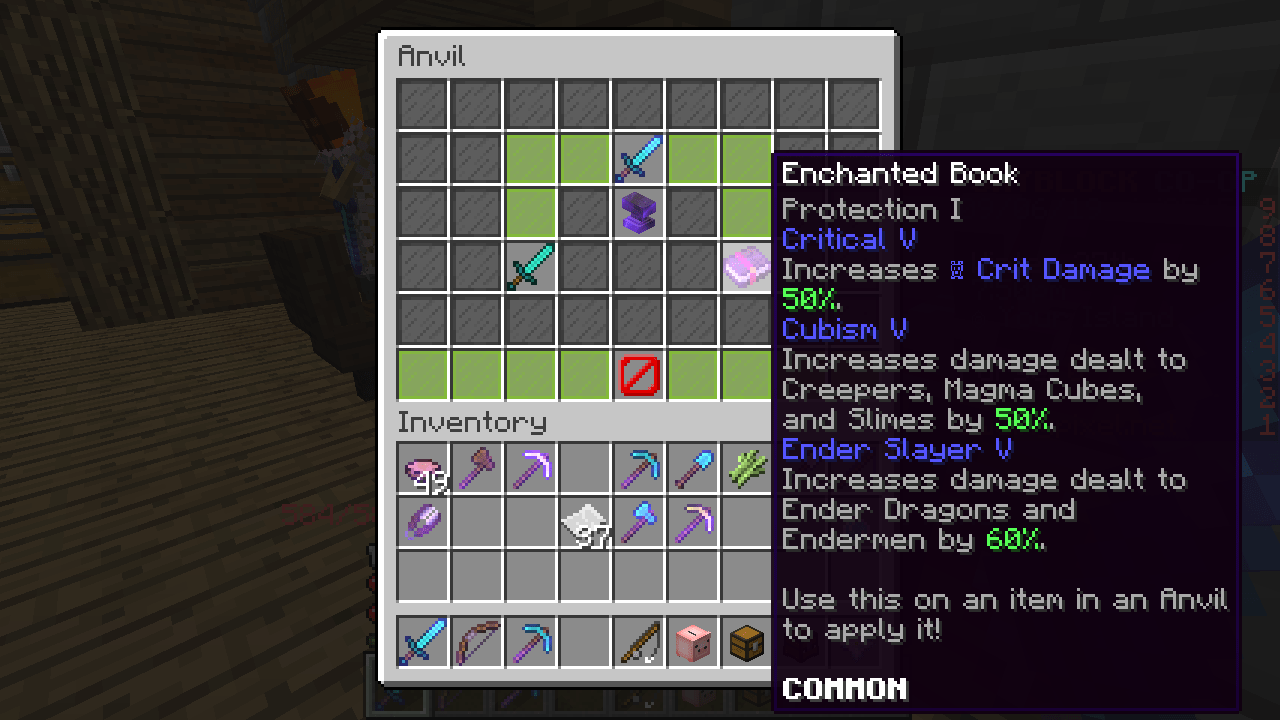Viewport: 1280px width, 720px height.
Task: Select the bow in the hotbar
Action: (477, 642)
